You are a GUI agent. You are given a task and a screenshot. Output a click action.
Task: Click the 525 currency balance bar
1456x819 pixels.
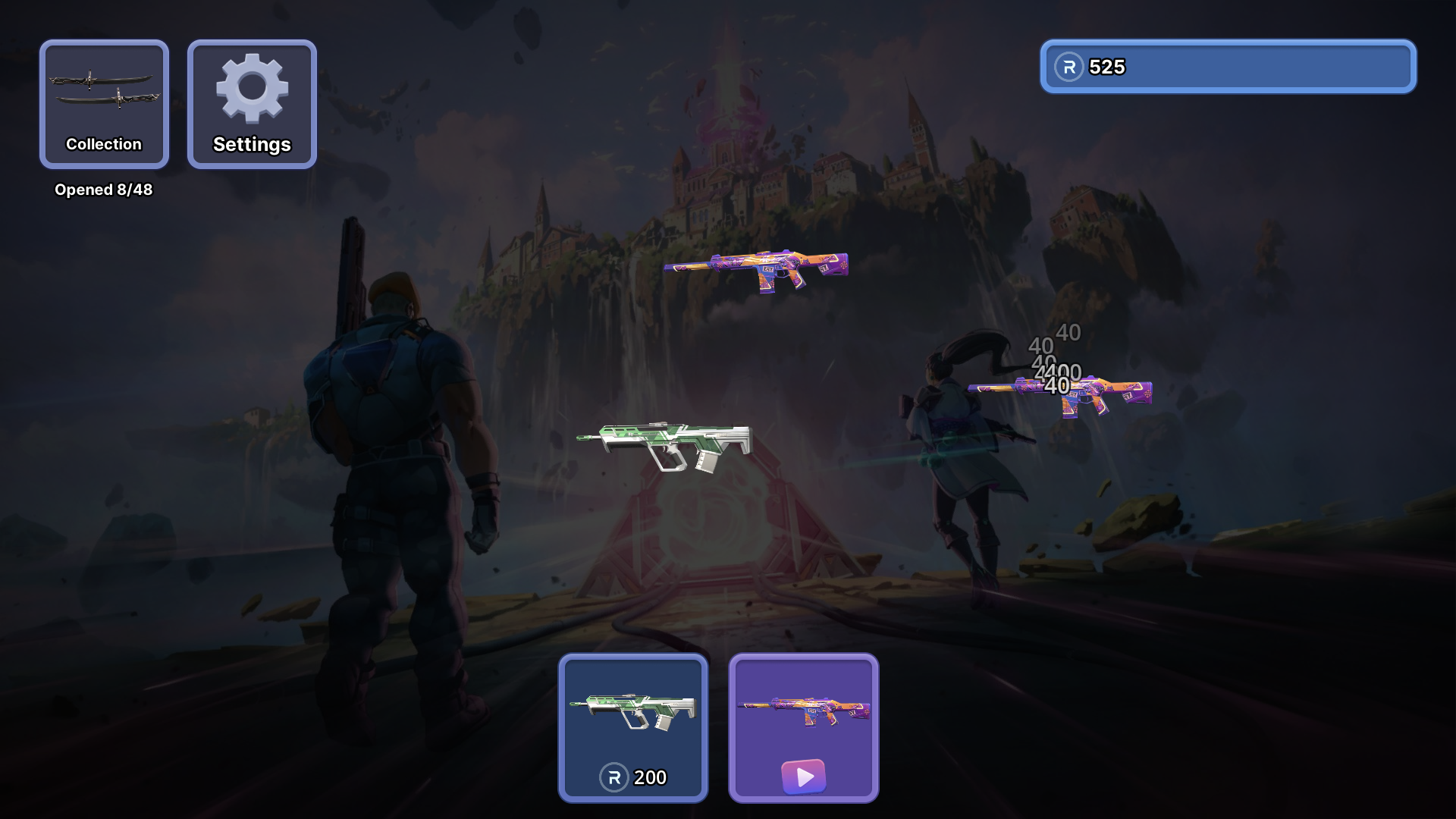(x=1228, y=67)
